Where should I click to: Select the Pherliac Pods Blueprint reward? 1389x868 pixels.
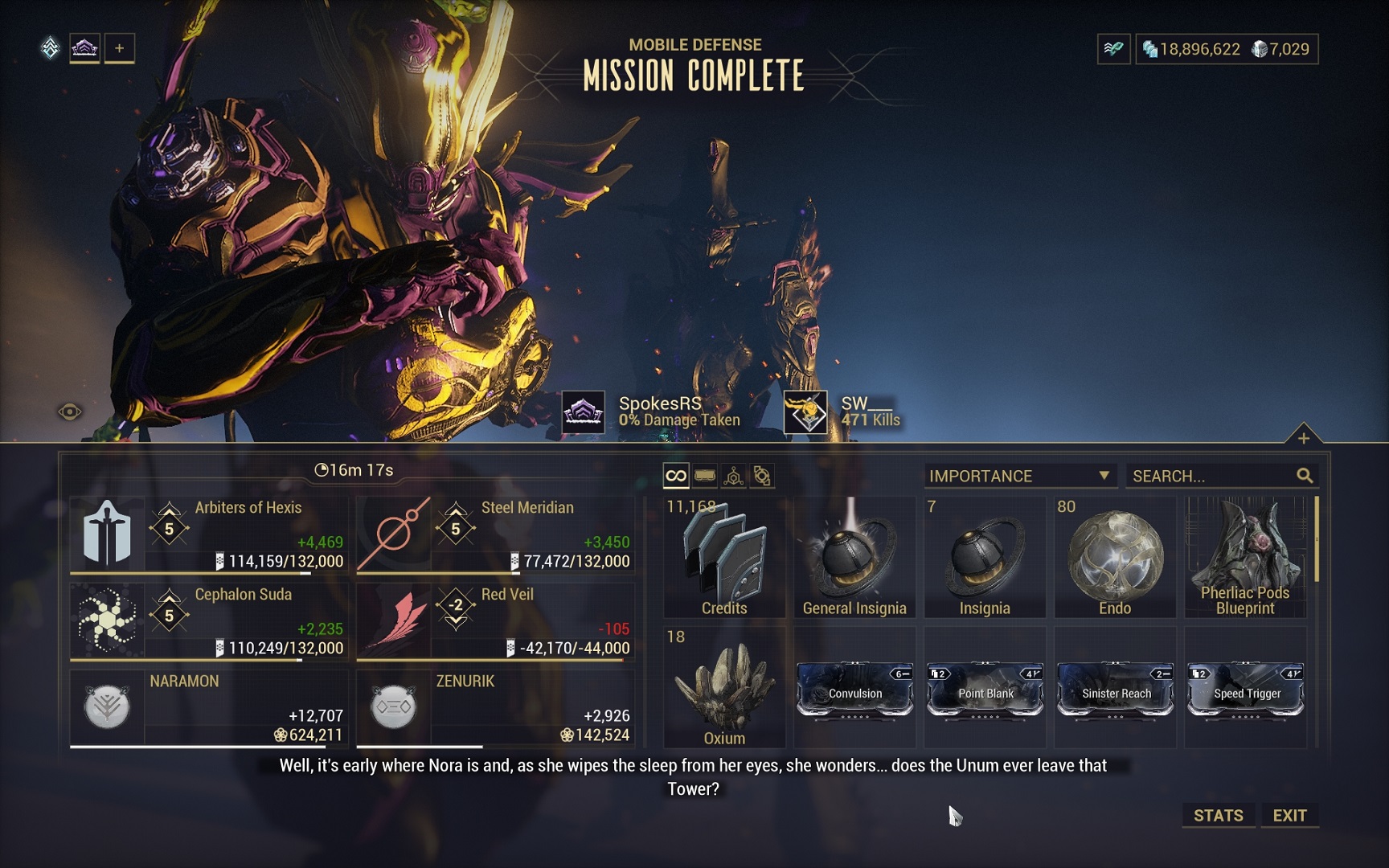pos(1245,557)
